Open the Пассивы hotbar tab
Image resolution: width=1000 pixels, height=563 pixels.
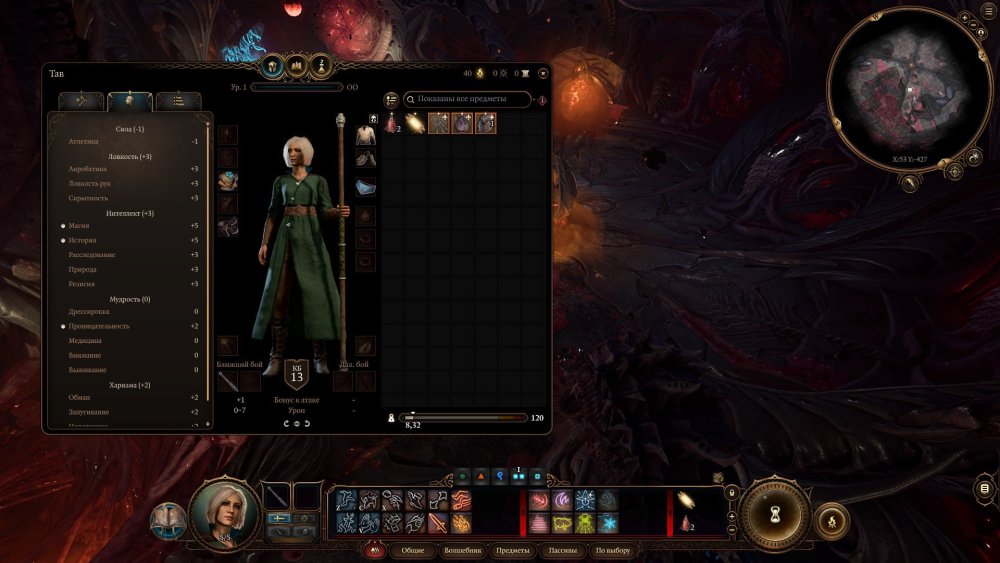coord(562,551)
